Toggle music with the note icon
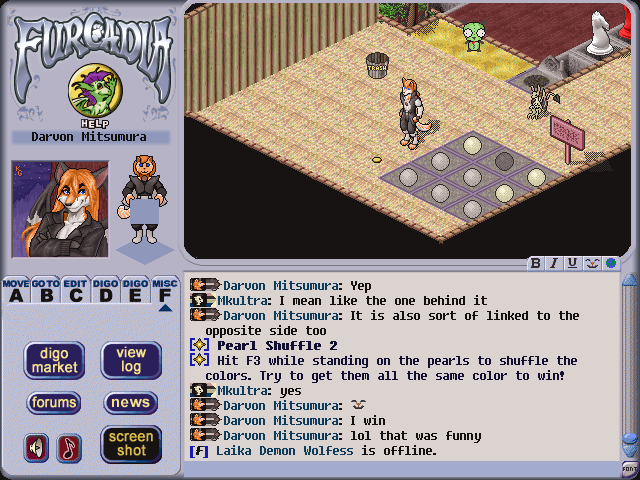 point(68,447)
